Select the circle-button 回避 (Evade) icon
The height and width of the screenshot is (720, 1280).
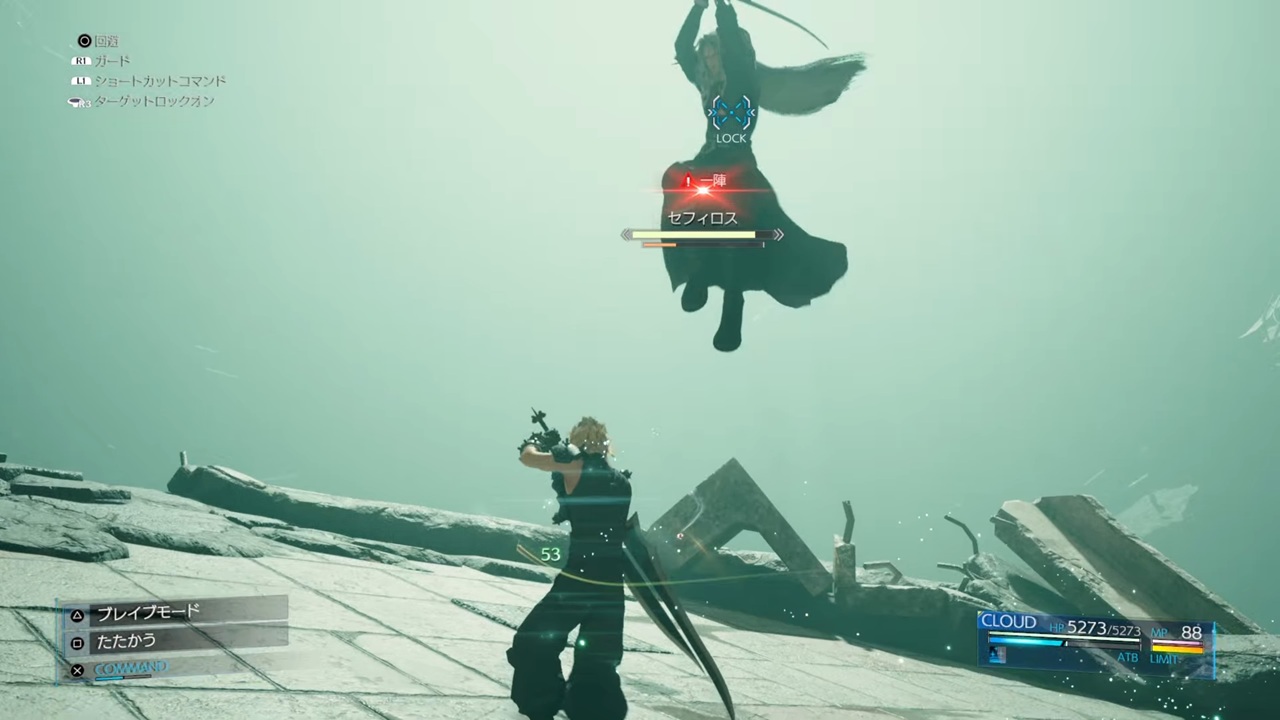tap(85, 40)
